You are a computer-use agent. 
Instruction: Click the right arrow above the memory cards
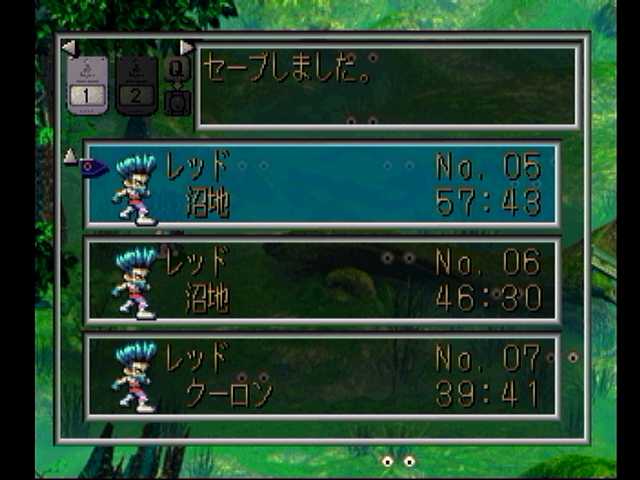click(x=186, y=47)
